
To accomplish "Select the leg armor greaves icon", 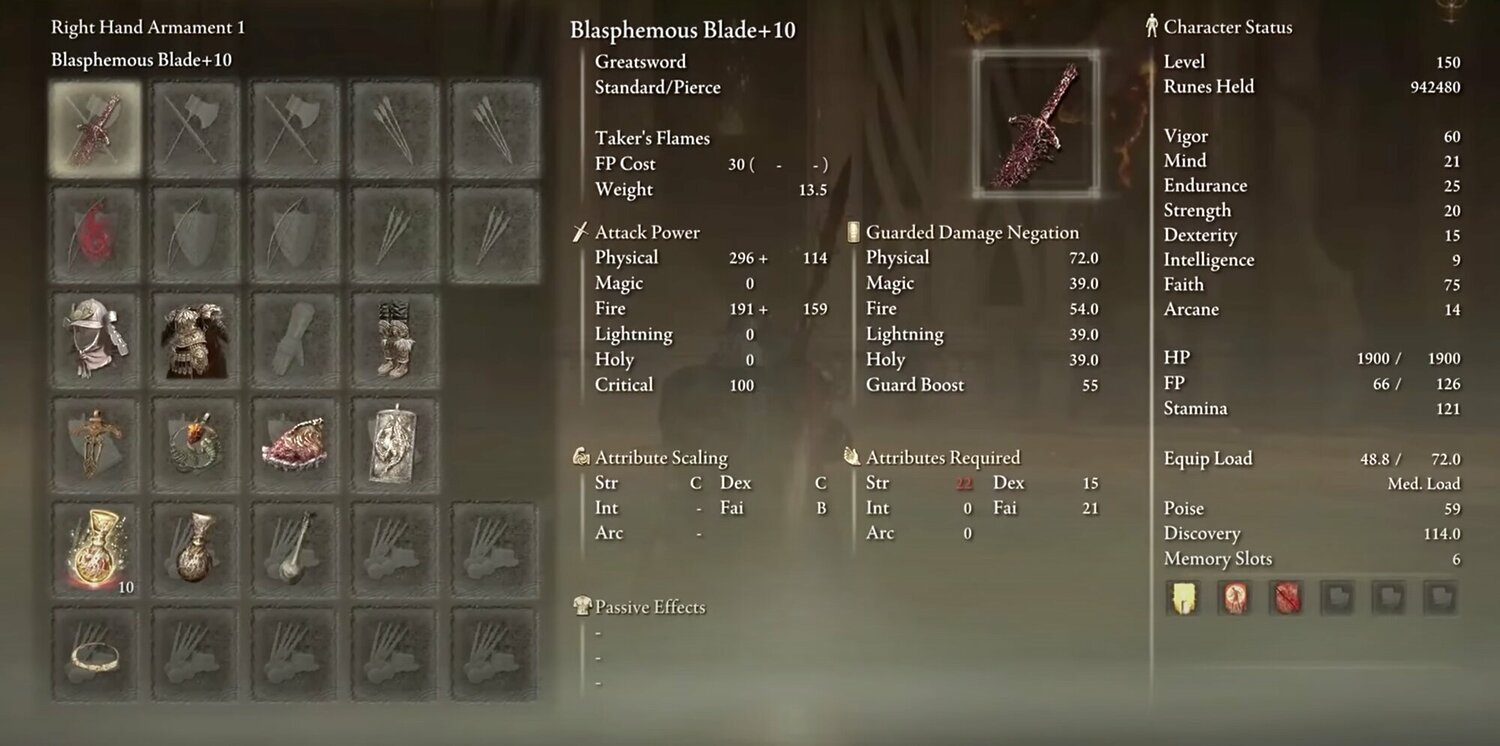I will 393,337.
